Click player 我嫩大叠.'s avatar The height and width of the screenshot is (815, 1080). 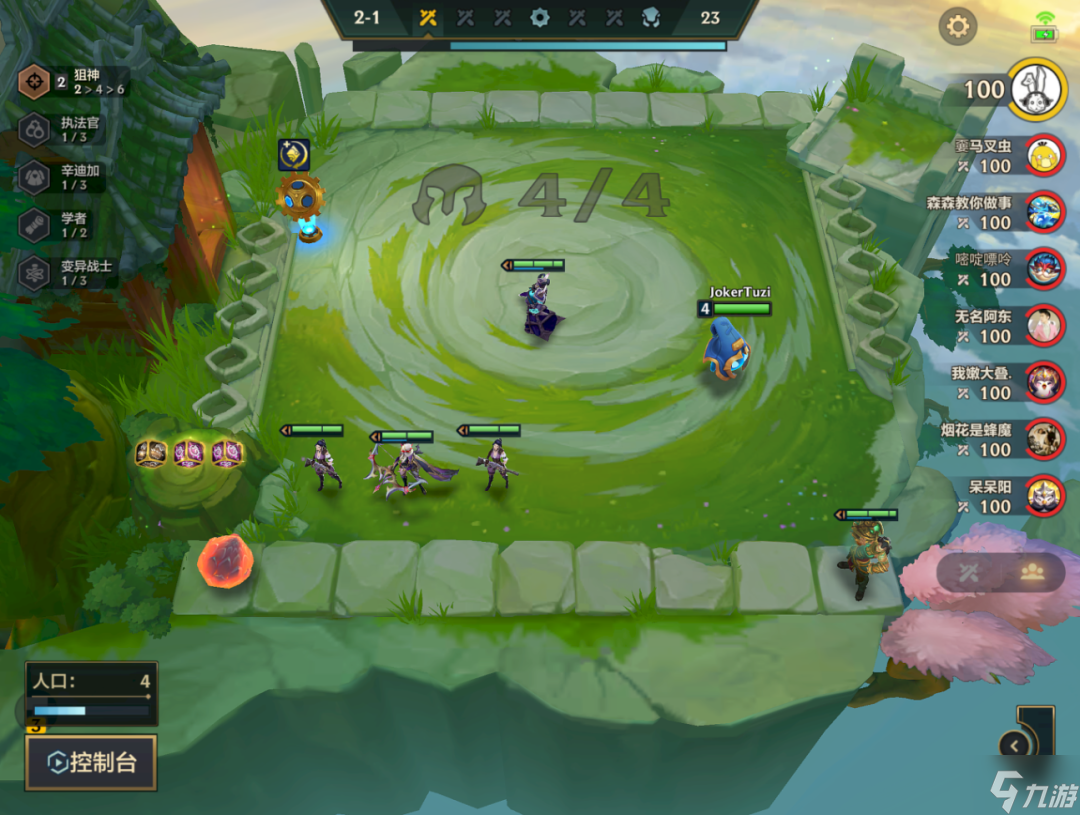tap(1044, 381)
